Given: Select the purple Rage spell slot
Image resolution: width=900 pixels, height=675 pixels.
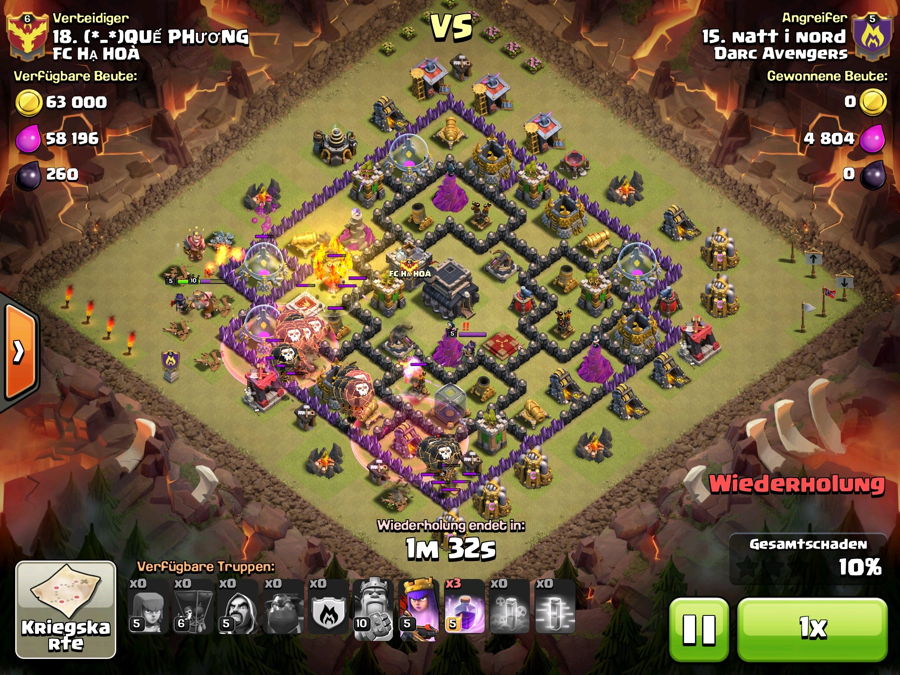Looking at the screenshot, I should [464, 606].
